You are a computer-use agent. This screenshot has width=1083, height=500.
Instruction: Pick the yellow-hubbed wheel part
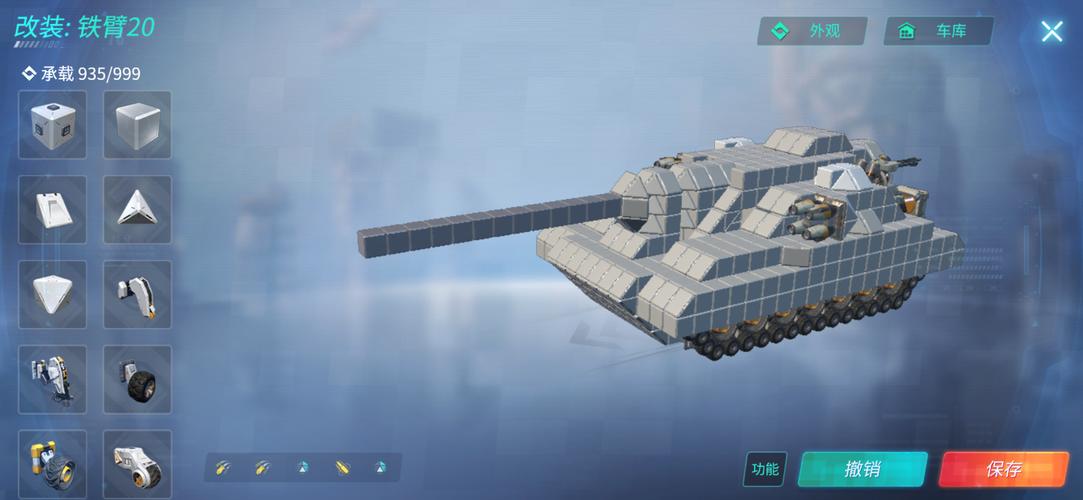tap(52, 464)
